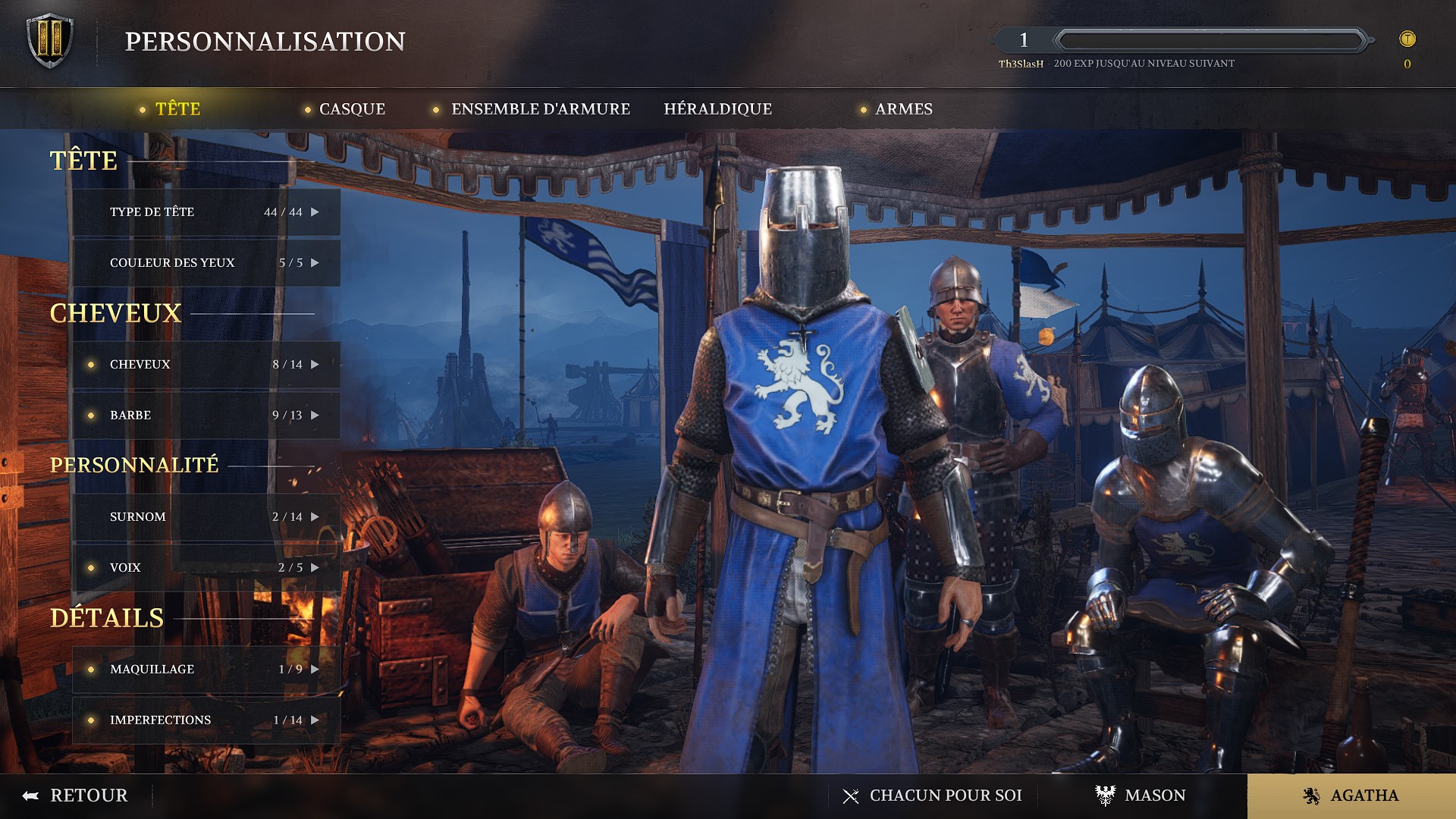Choose the Cheveux hairstyle row

tap(206, 365)
